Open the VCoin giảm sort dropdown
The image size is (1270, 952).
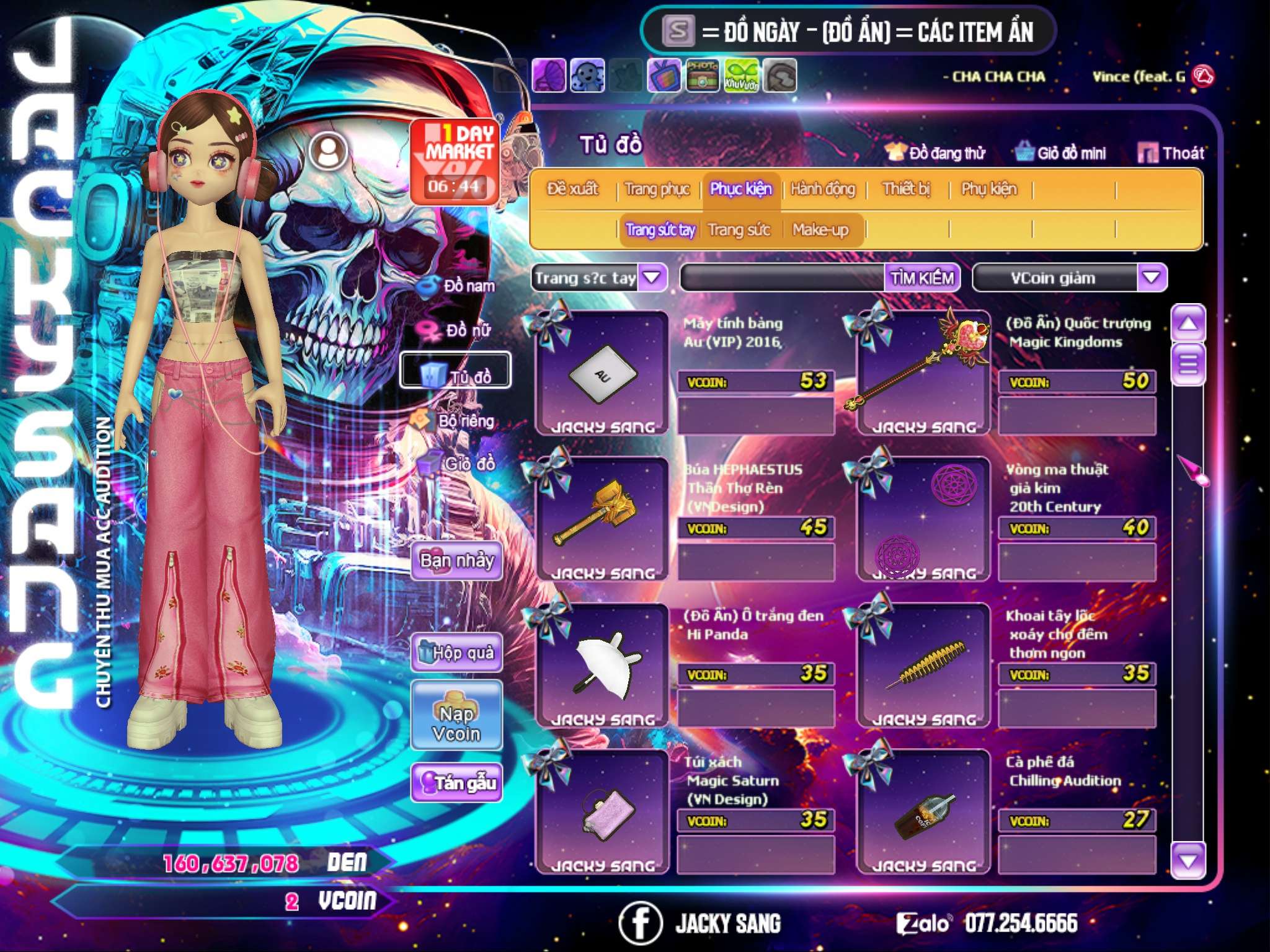[1151, 278]
